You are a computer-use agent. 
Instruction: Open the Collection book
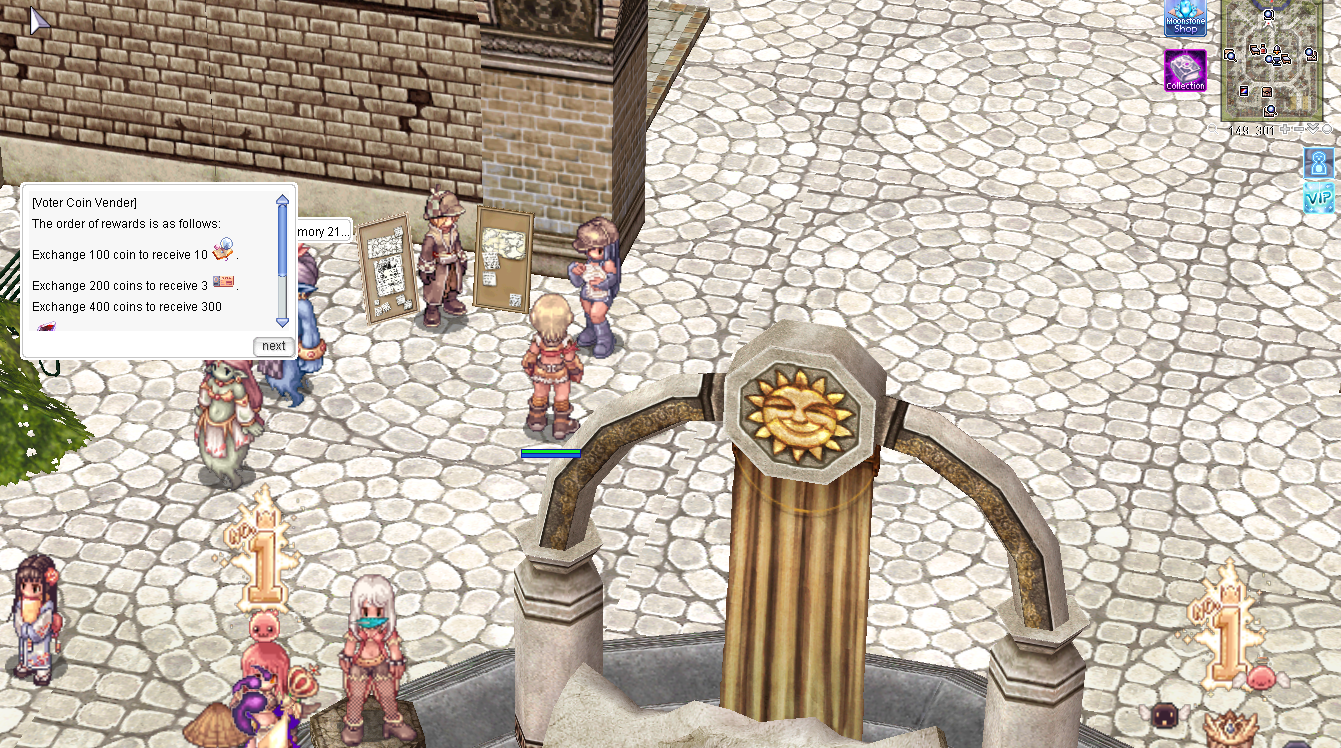[x=1185, y=71]
